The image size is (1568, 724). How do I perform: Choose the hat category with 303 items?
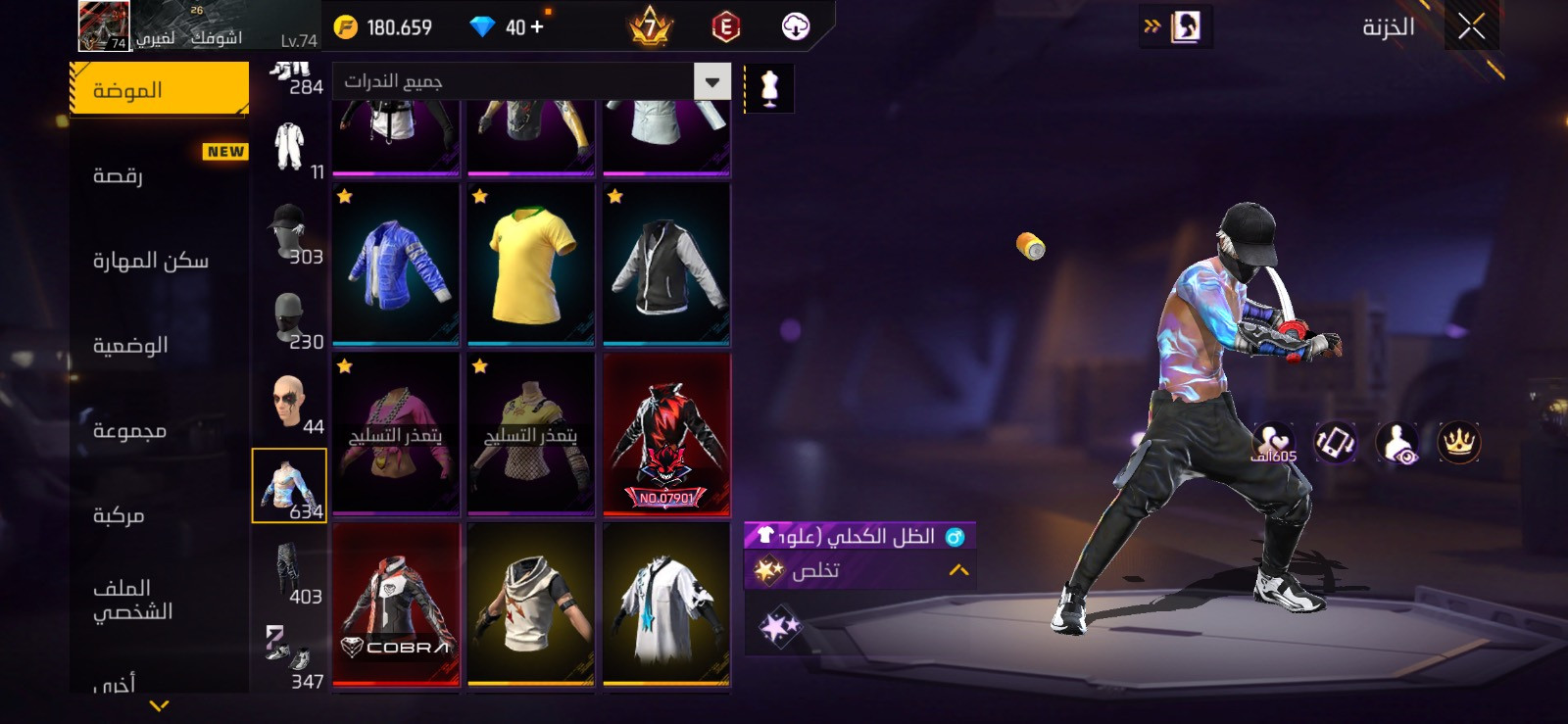click(290, 235)
